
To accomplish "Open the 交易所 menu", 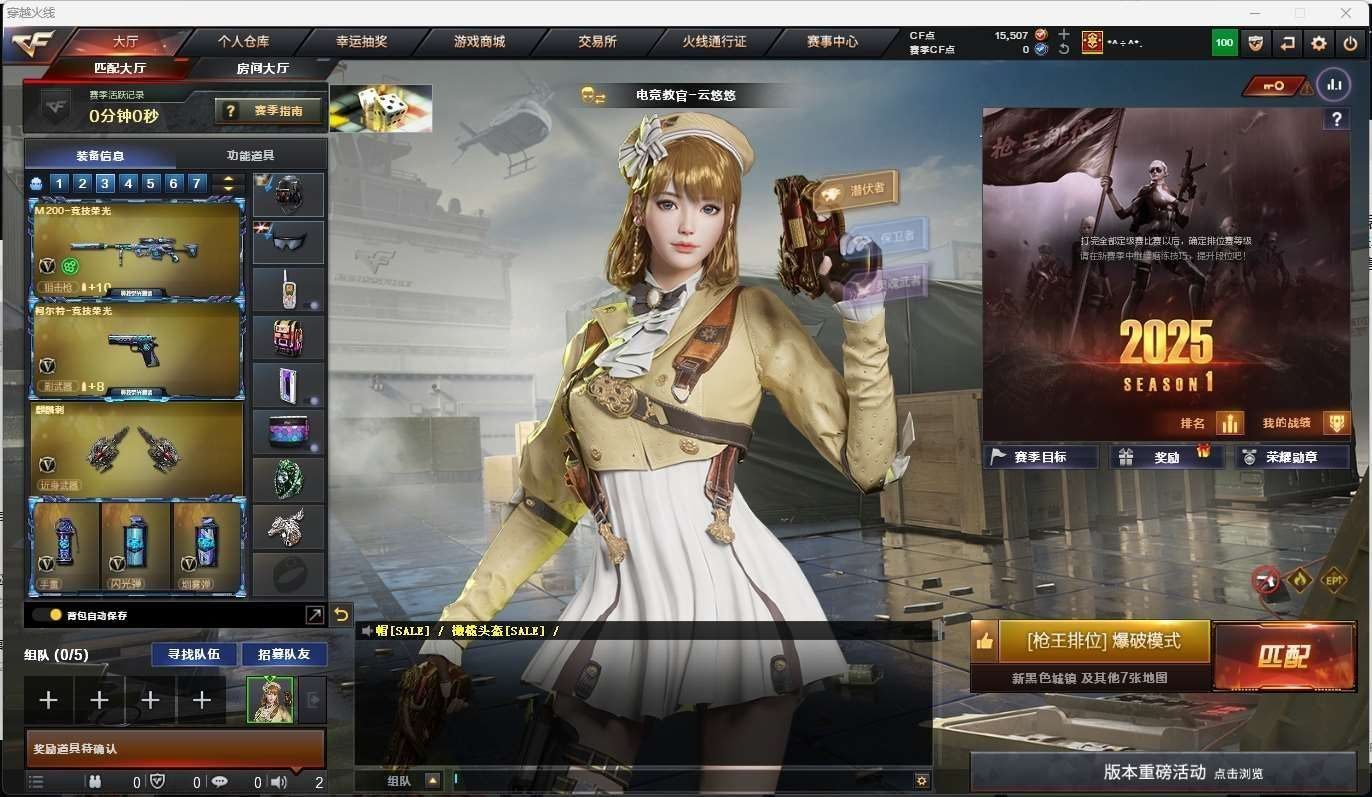I will [597, 42].
